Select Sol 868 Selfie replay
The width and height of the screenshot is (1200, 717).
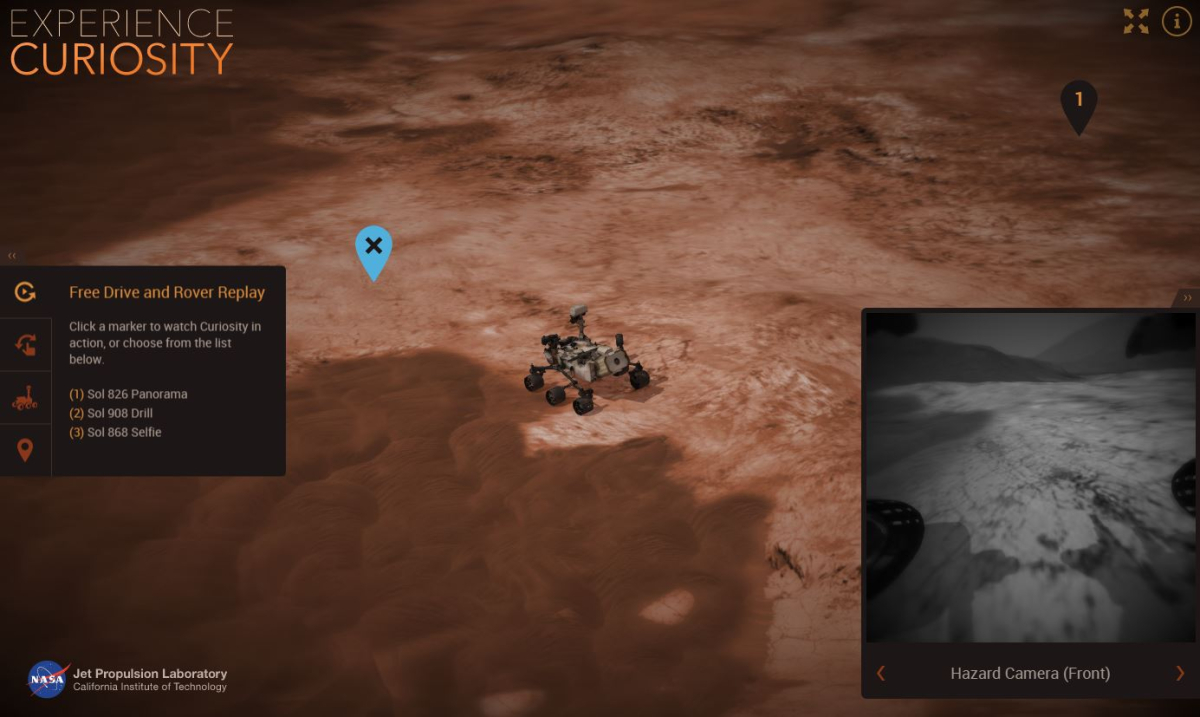click(115, 432)
